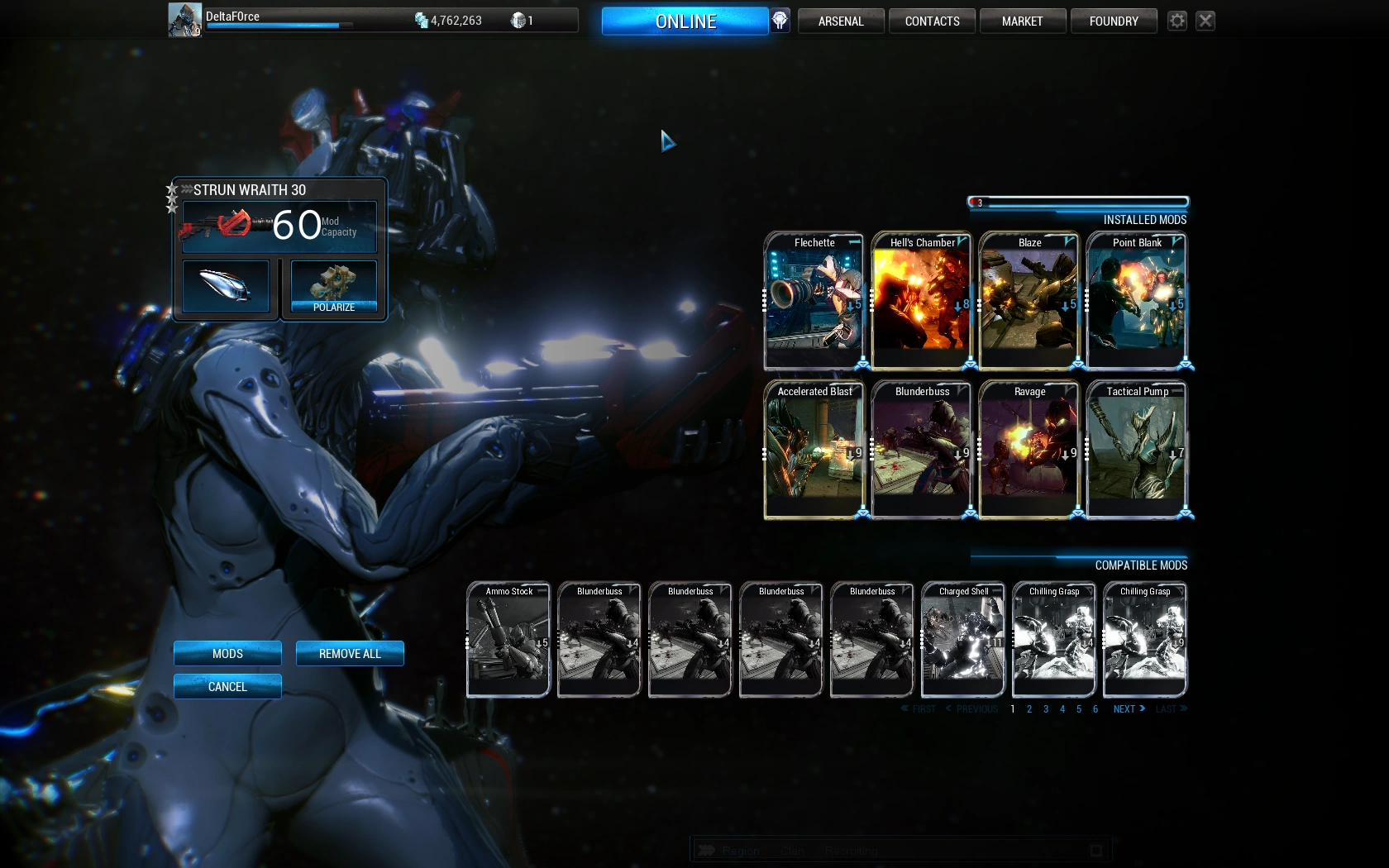Open the Recruiting chat channel
The height and width of the screenshot is (868, 1389).
(x=850, y=850)
